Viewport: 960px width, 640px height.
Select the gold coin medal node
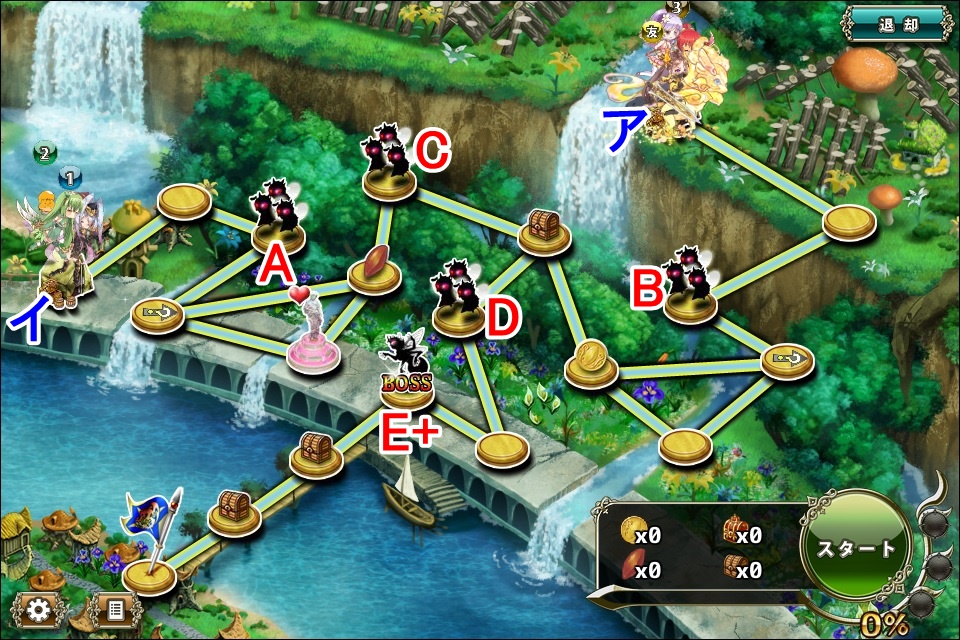[x=590, y=364]
